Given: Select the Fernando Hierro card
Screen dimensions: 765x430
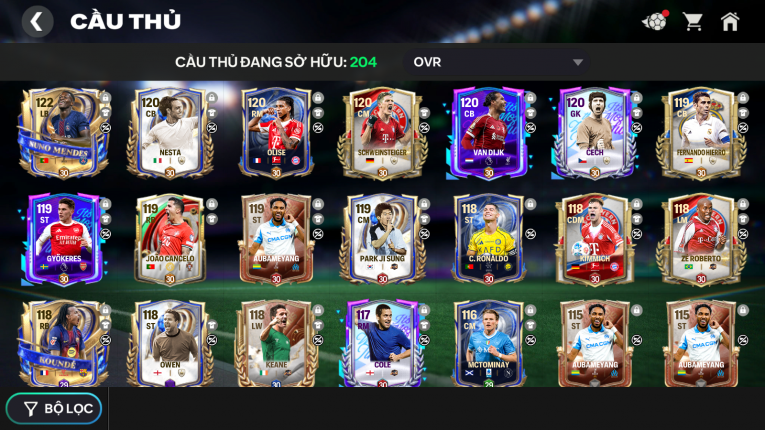Looking at the screenshot, I should click(x=700, y=132).
